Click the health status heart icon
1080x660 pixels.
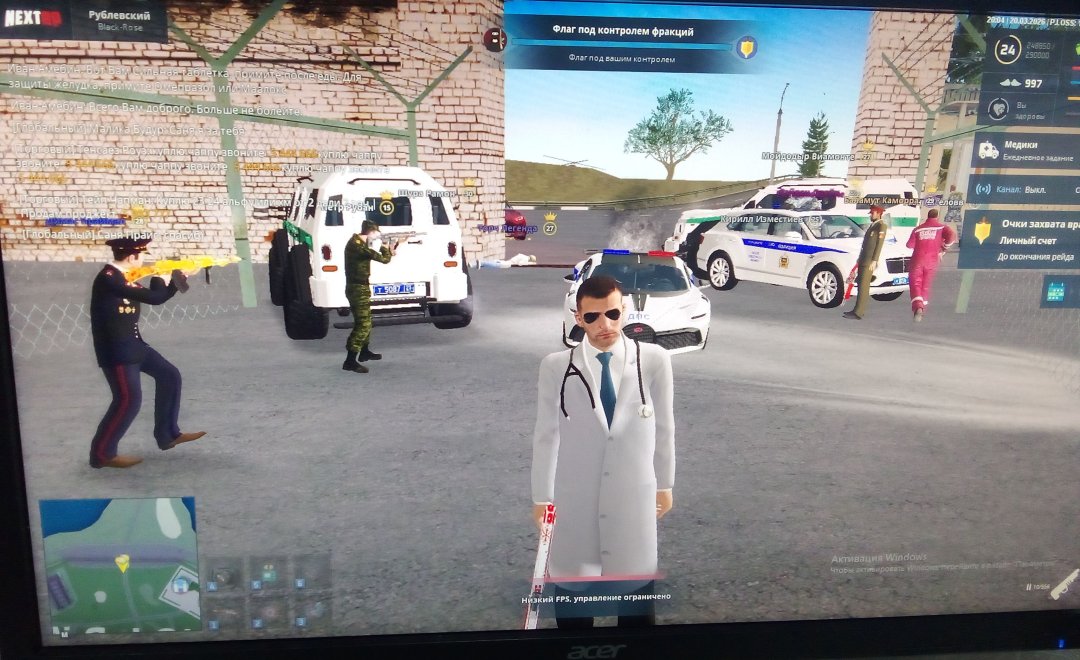[997, 108]
